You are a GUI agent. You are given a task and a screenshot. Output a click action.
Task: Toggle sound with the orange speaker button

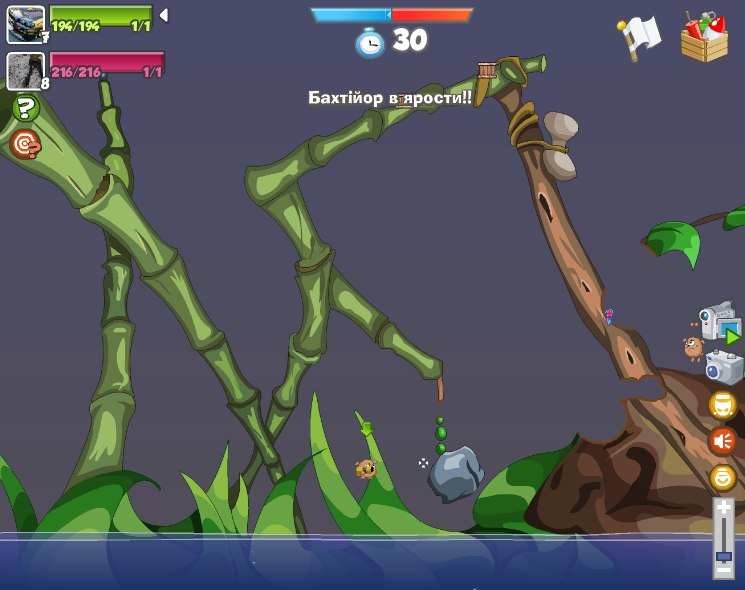[x=723, y=440]
